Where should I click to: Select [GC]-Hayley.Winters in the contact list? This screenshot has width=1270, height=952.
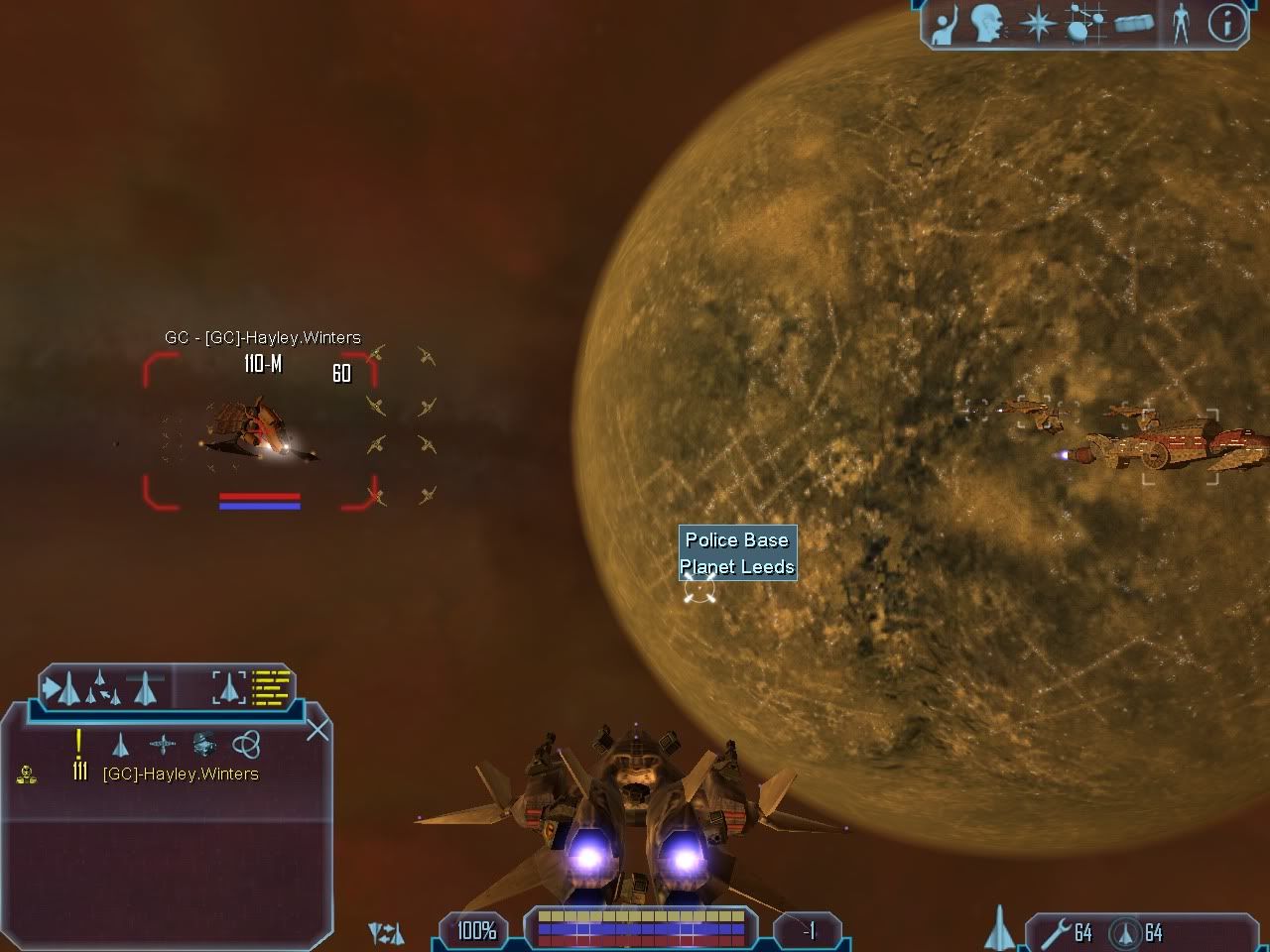(181, 773)
